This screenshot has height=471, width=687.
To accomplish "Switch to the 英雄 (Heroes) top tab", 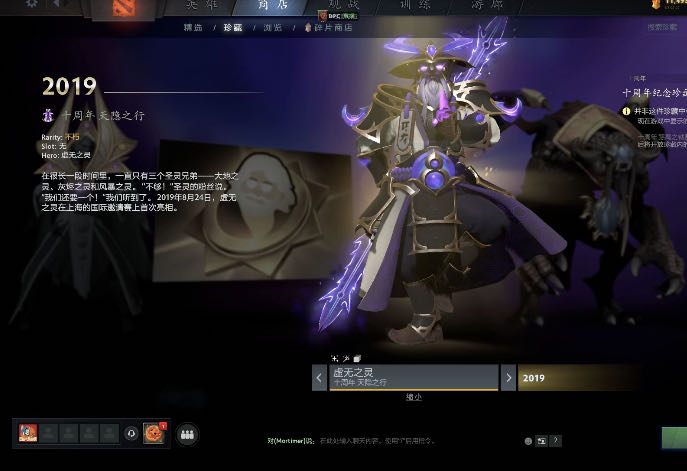I will click(x=200, y=5).
